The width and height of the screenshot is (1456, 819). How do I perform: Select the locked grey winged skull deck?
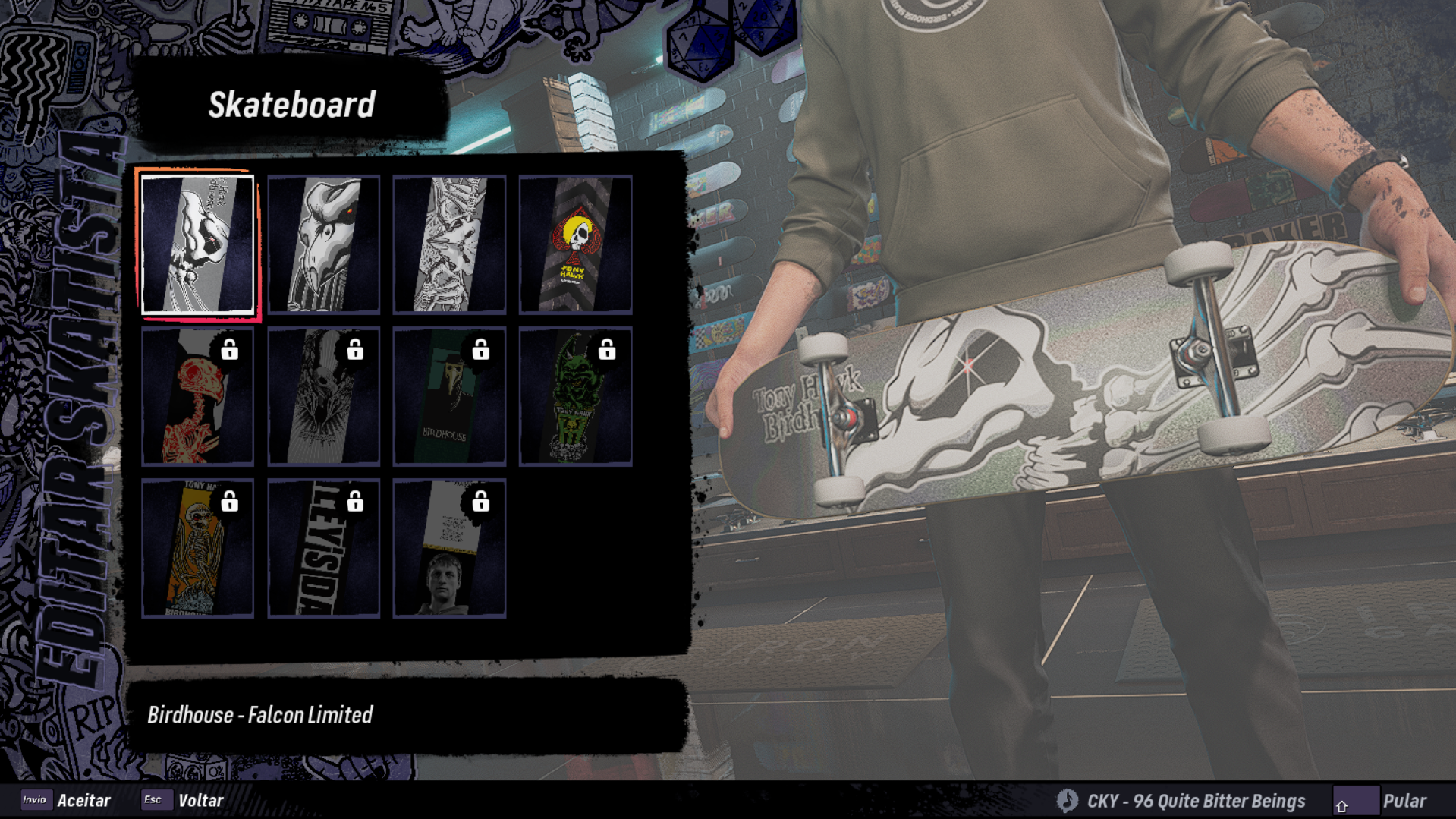323,396
